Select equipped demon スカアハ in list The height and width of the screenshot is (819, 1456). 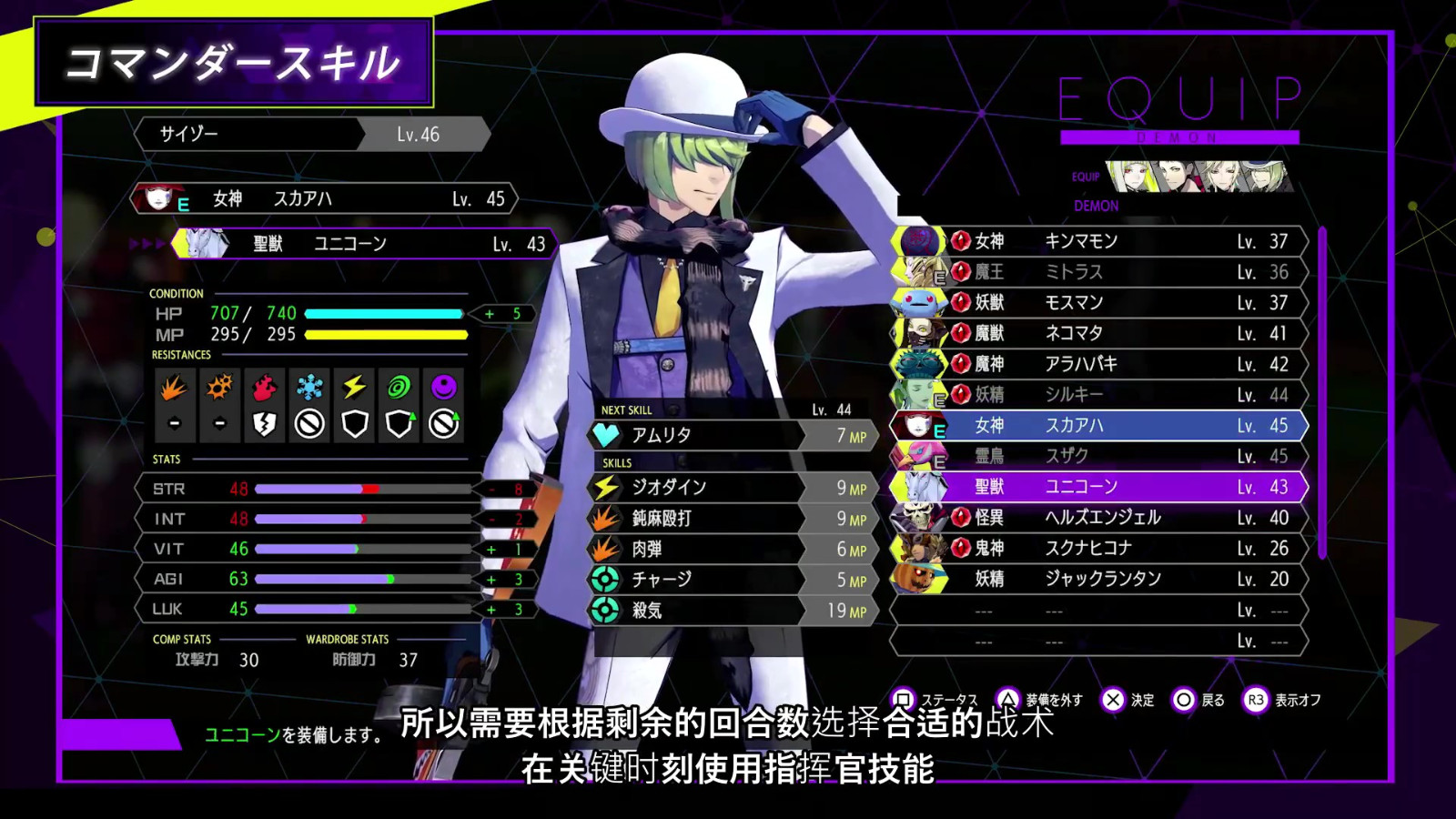(1101, 425)
